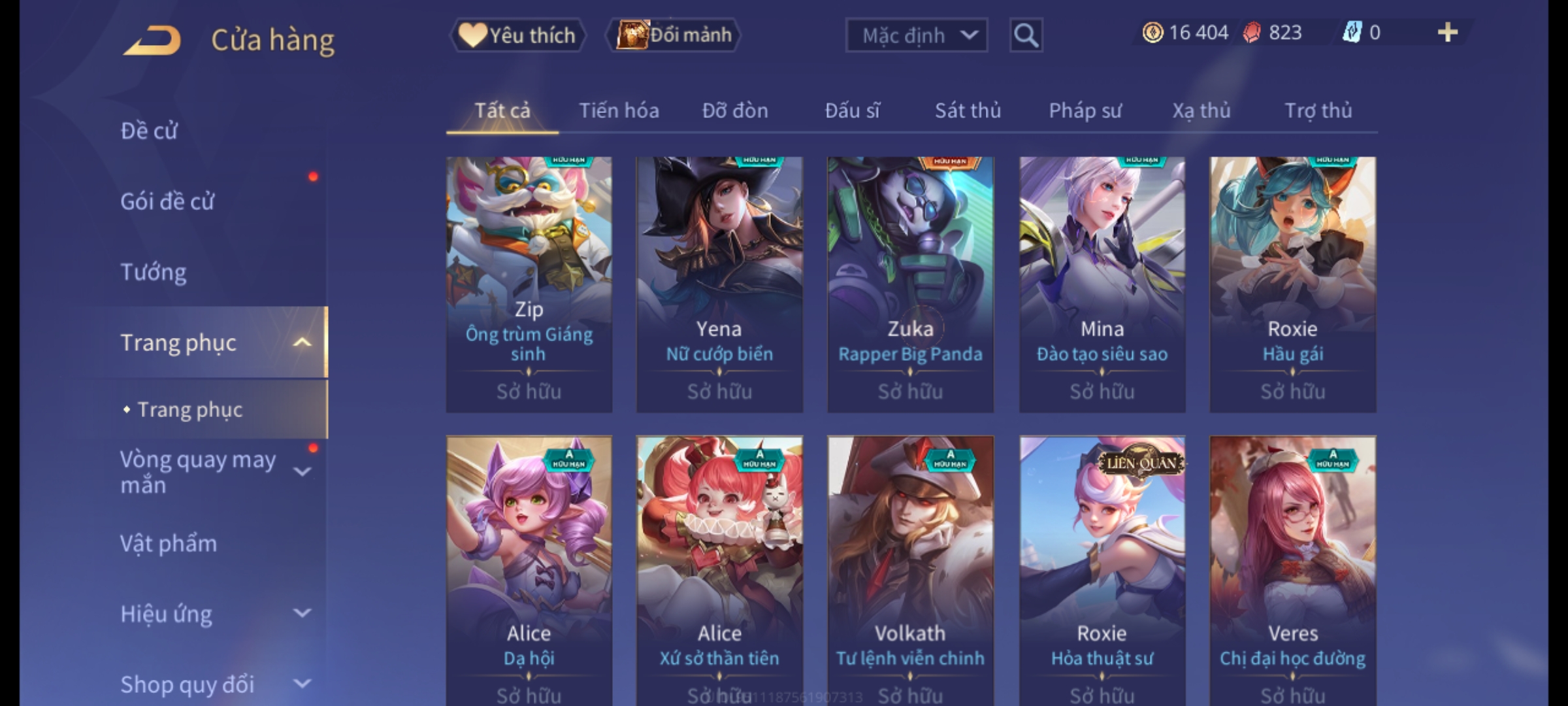Go back using the gold arrow button

[152, 41]
